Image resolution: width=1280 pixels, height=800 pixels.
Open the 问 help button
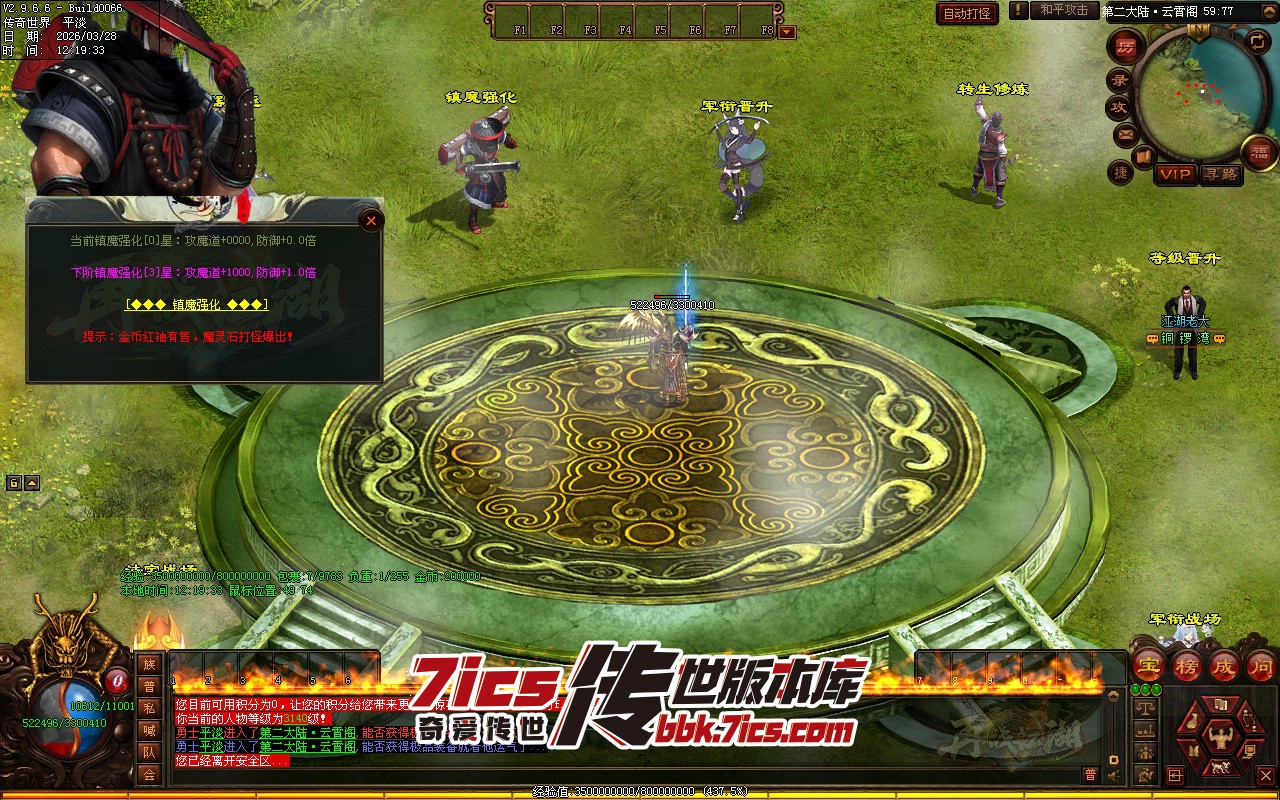point(1261,665)
